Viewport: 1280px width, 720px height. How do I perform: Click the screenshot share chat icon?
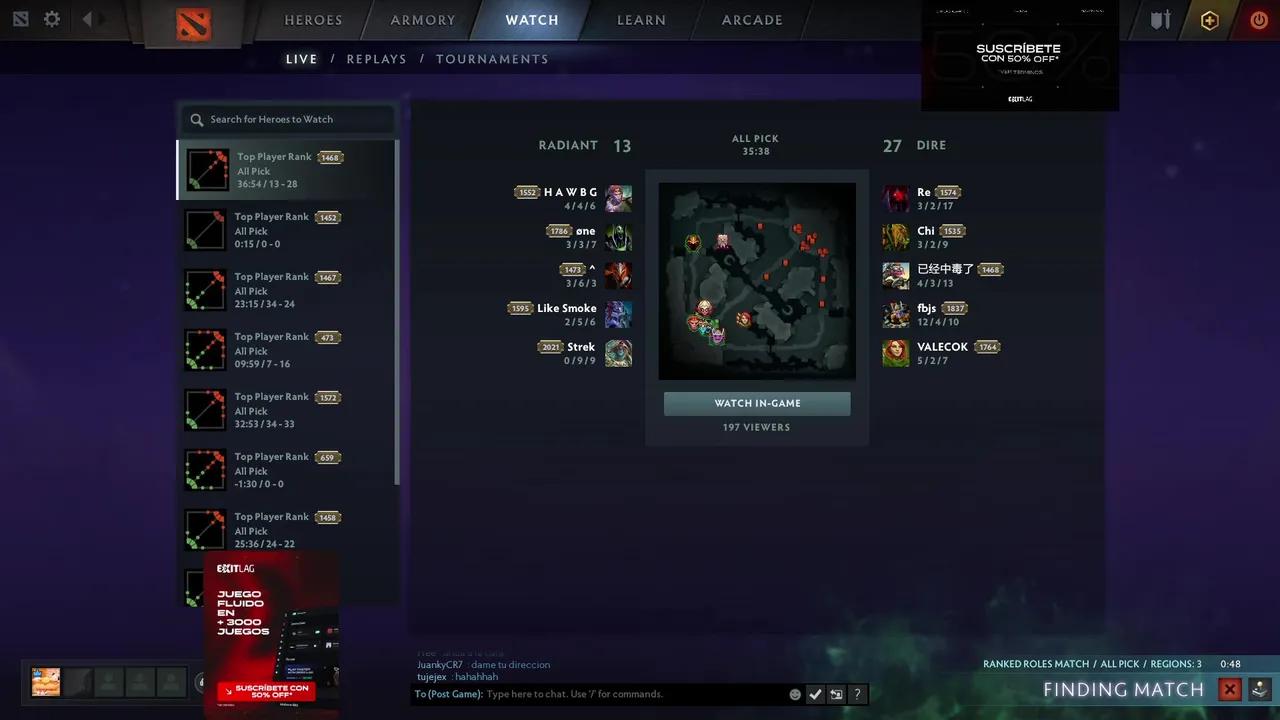coord(836,694)
